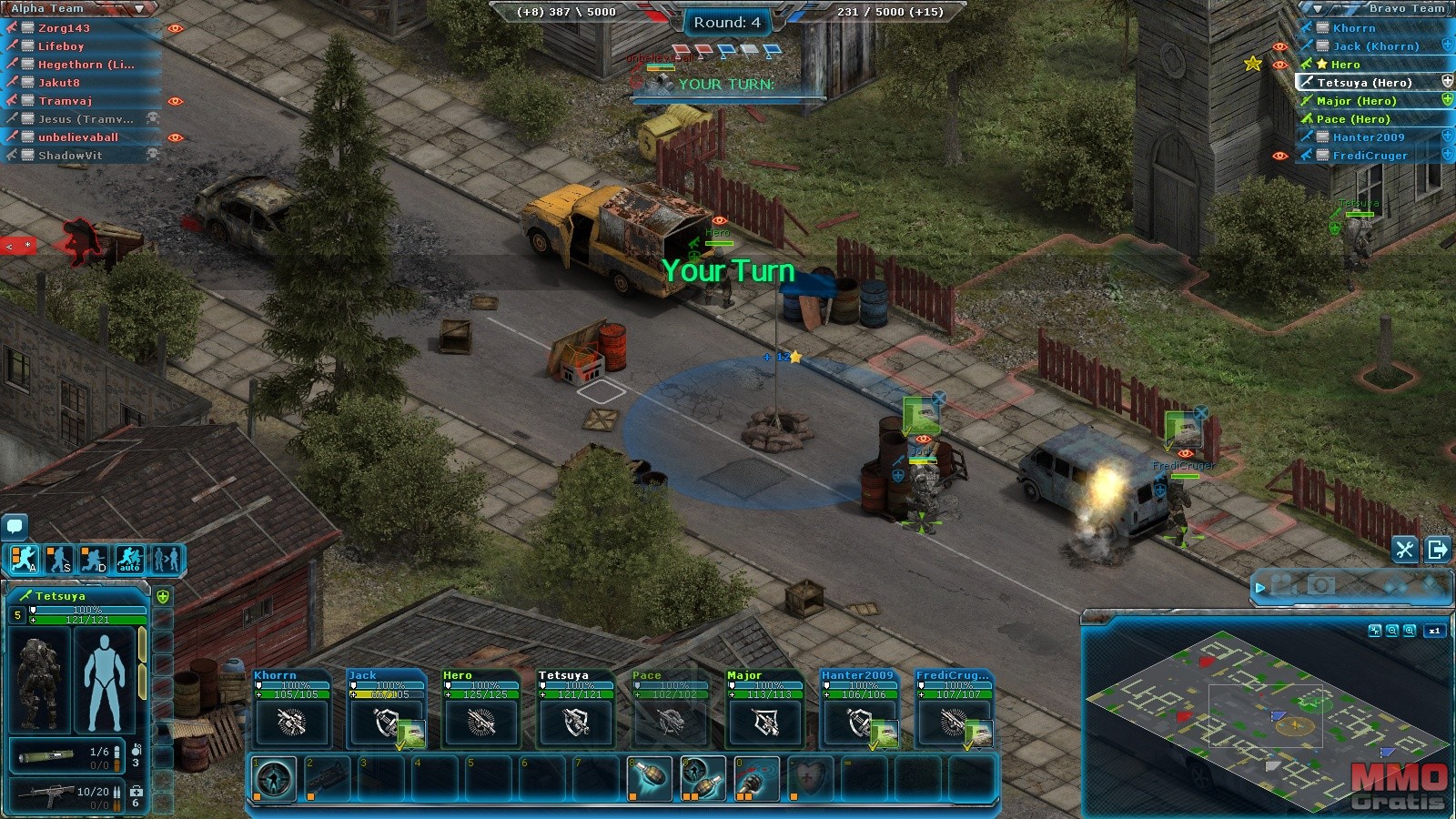Select Tetsuya (Hero) in the Bravo Team list

(x=1363, y=83)
